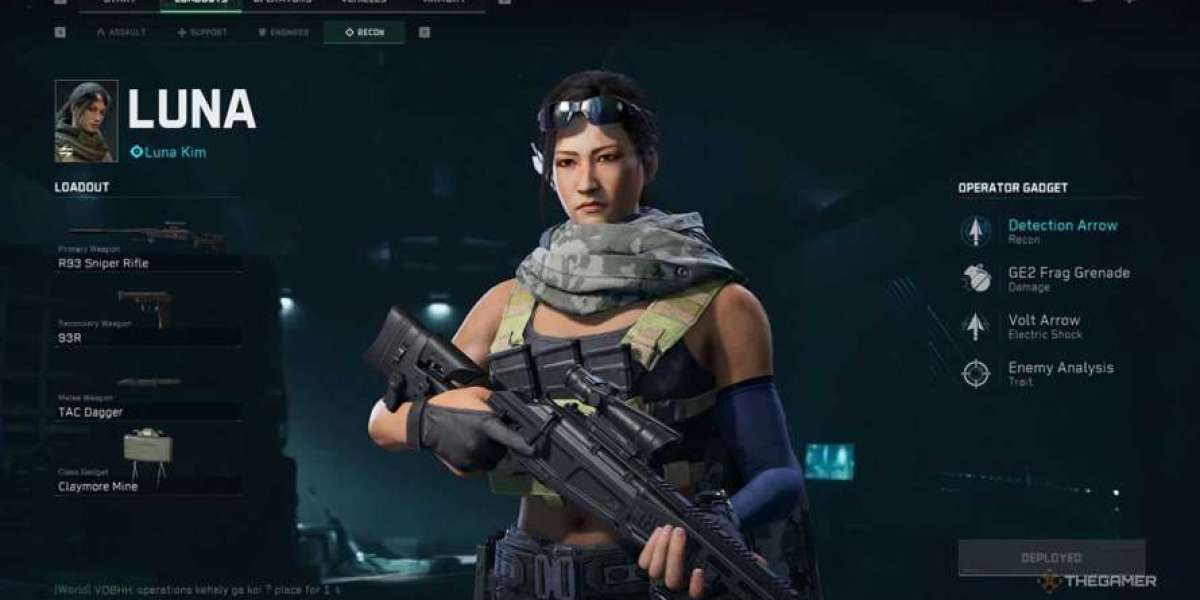Switch to the Assault class tab
The height and width of the screenshot is (600, 1200).
[x=121, y=32]
